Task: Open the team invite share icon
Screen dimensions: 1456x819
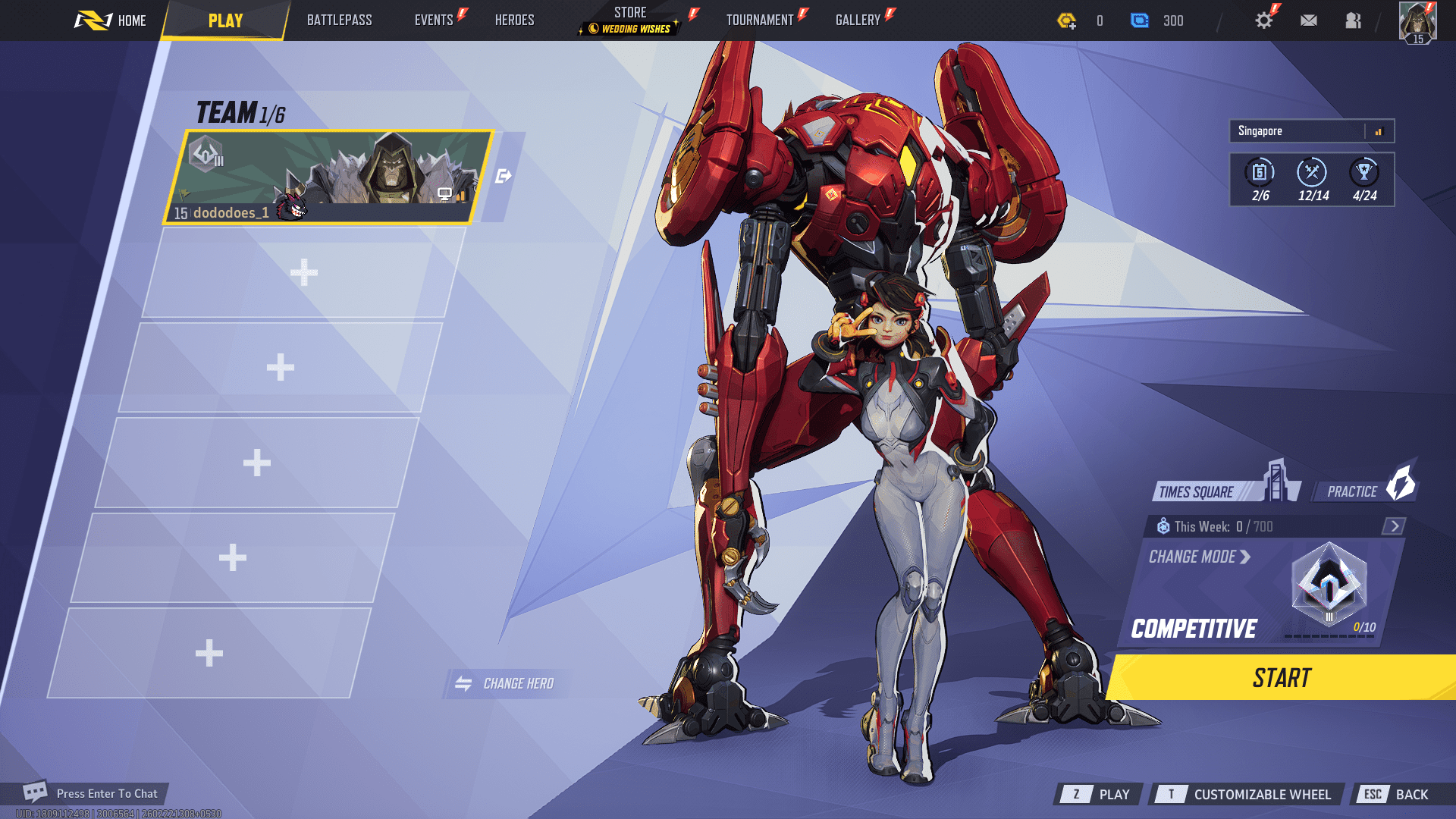Action: 504,174
